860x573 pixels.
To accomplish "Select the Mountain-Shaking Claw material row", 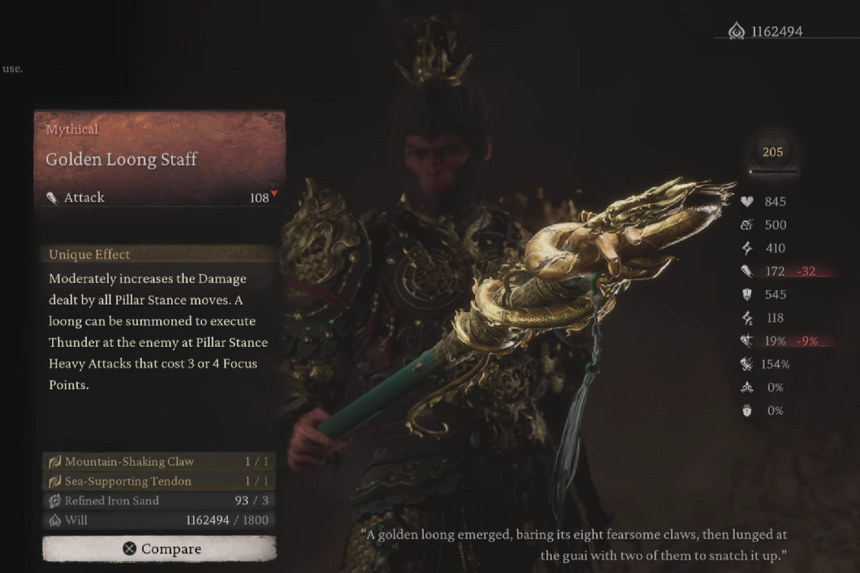I will click(x=159, y=462).
